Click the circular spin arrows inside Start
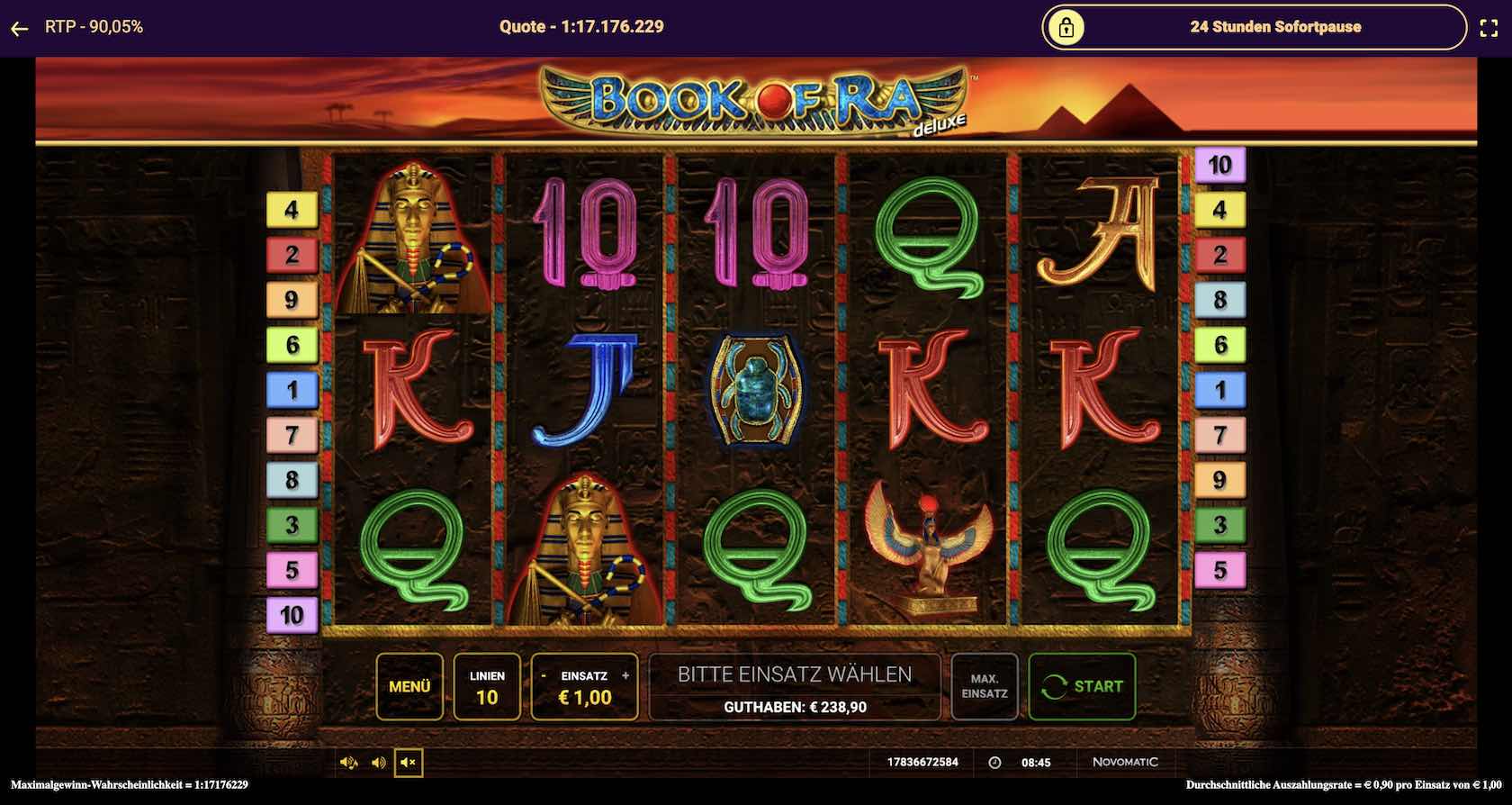The width and height of the screenshot is (1512, 805). point(1053,687)
